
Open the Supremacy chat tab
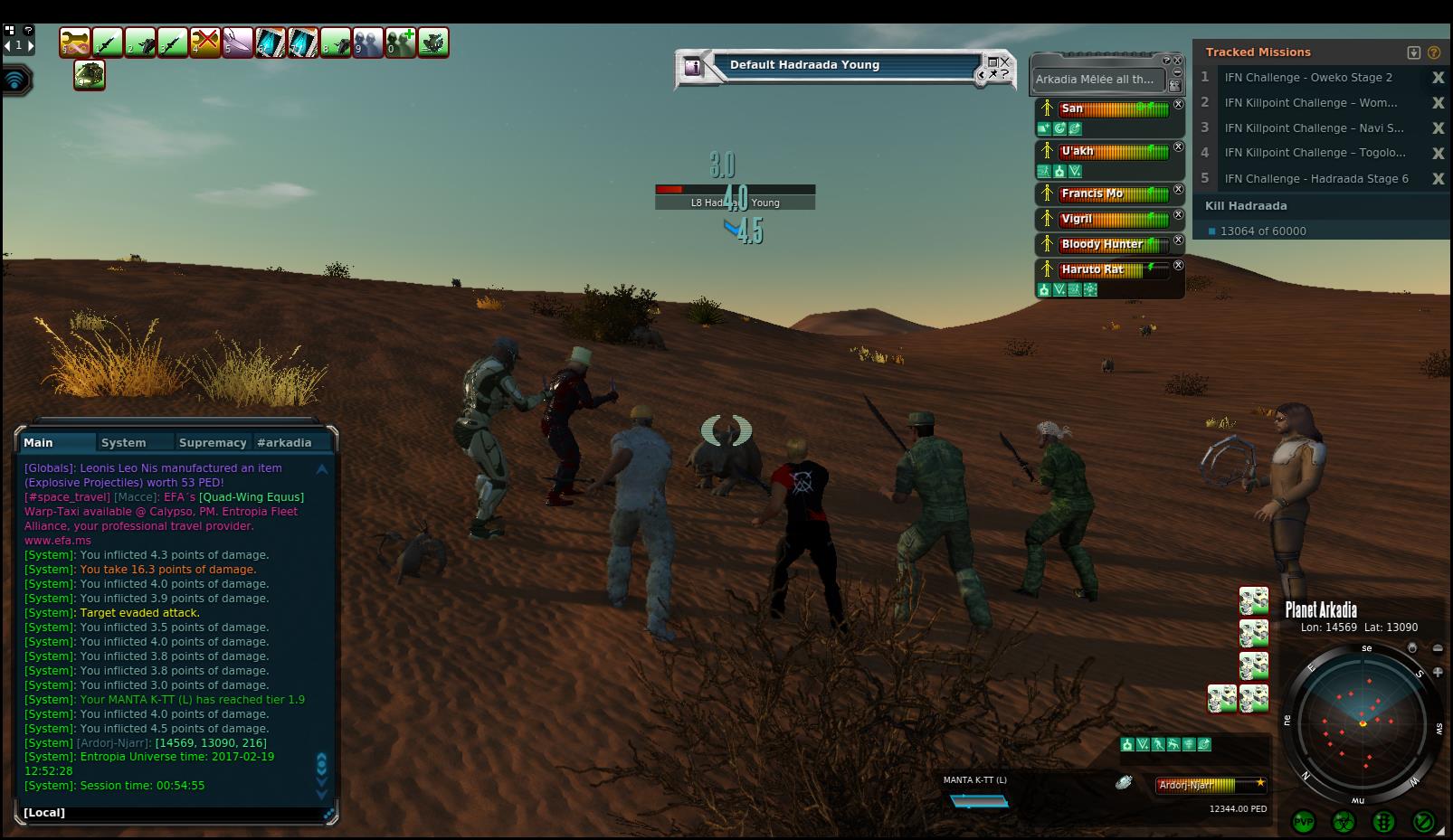pyautogui.click(x=213, y=442)
